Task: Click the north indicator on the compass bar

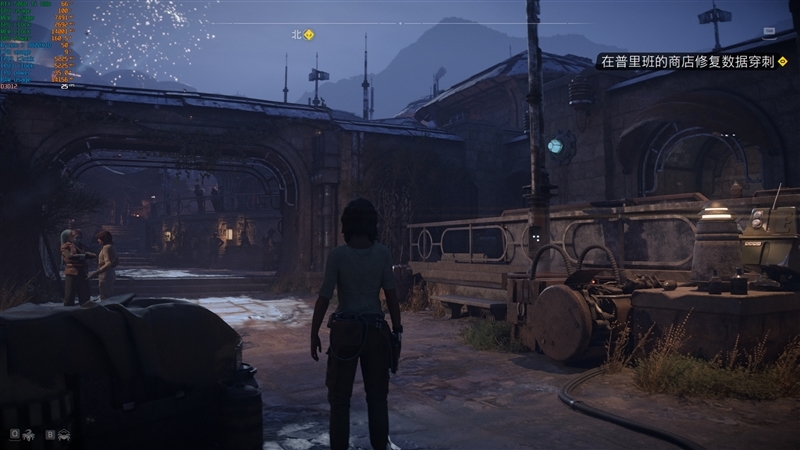Action: coord(296,34)
